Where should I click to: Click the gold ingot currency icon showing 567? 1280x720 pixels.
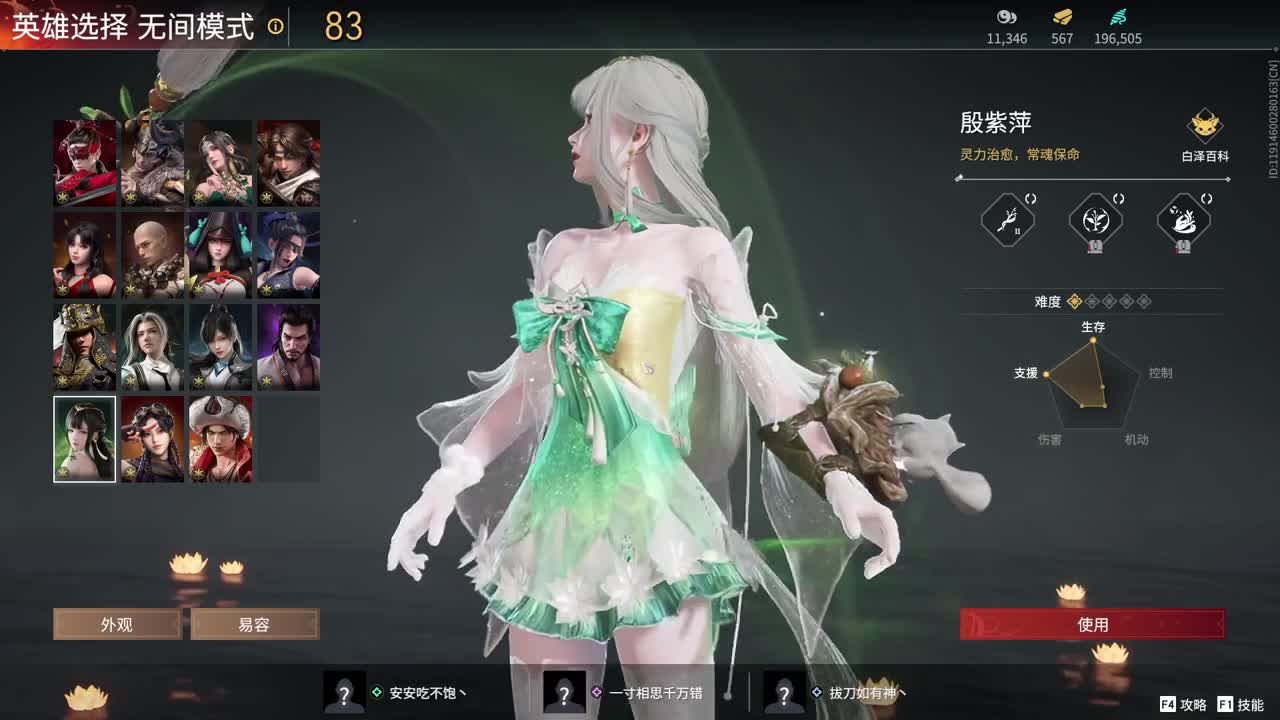(1060, 17)
